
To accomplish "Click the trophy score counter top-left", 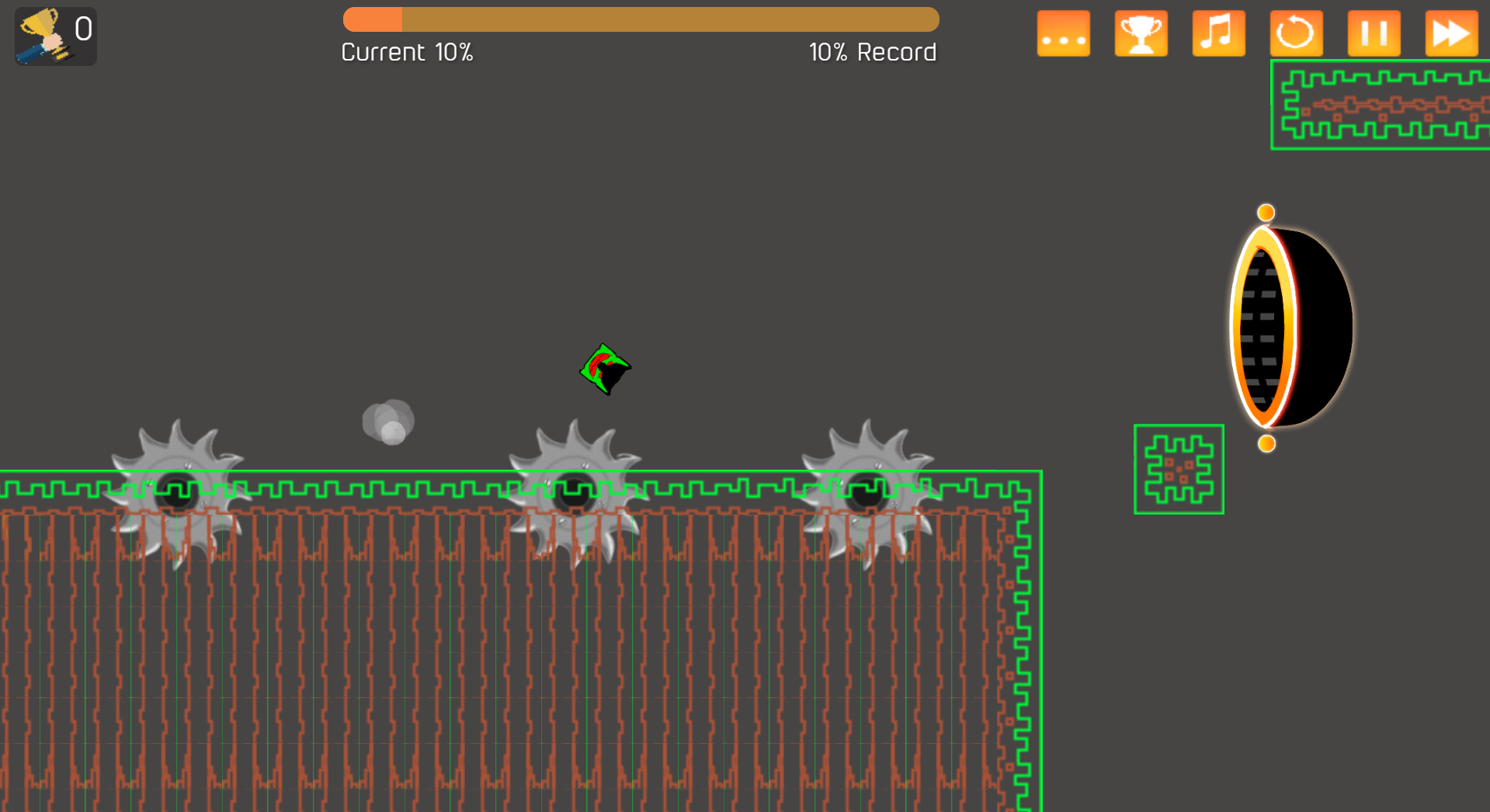I will click(55, 36).
